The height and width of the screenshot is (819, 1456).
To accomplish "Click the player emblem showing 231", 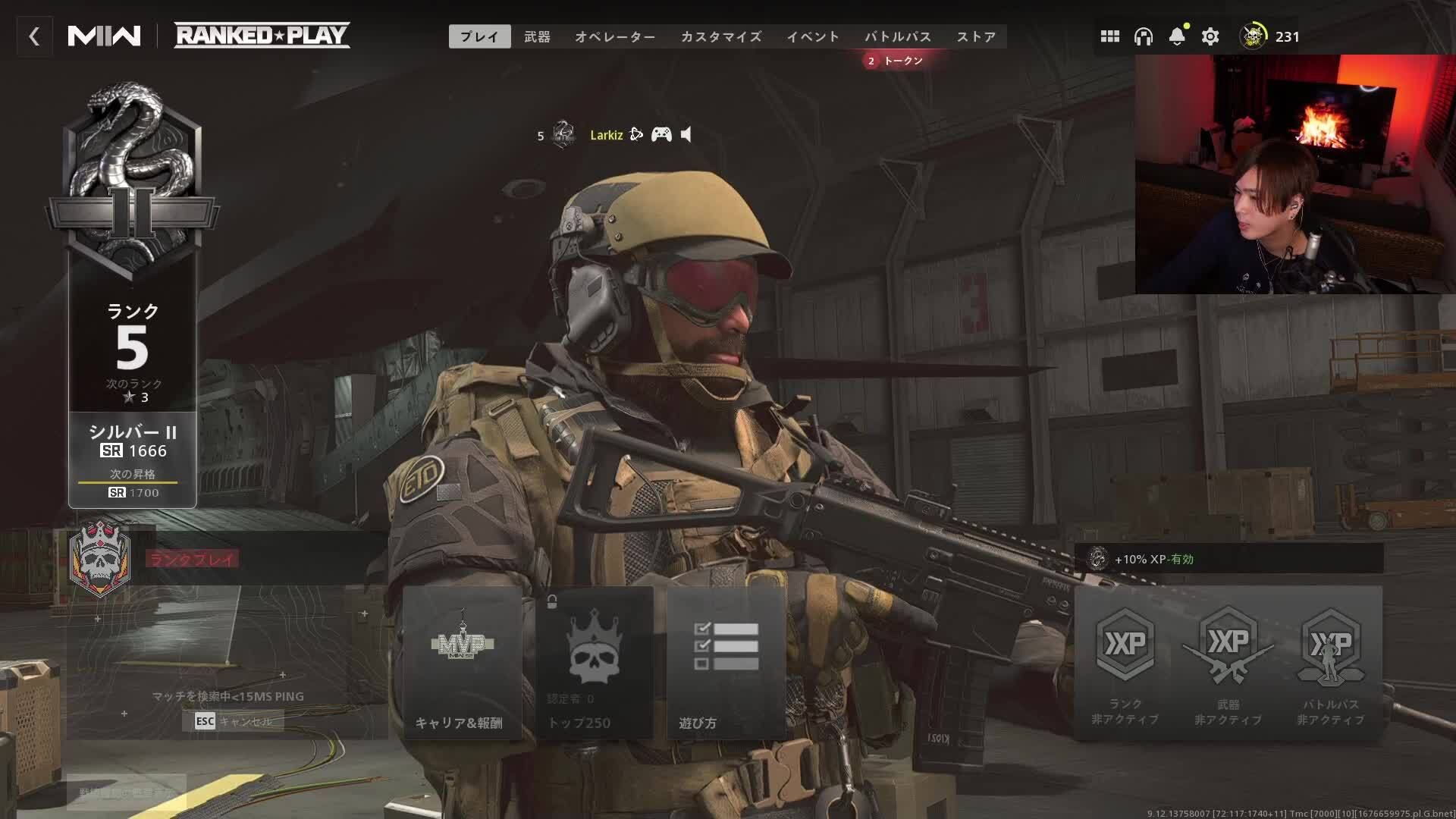I will click(1253, 36).
